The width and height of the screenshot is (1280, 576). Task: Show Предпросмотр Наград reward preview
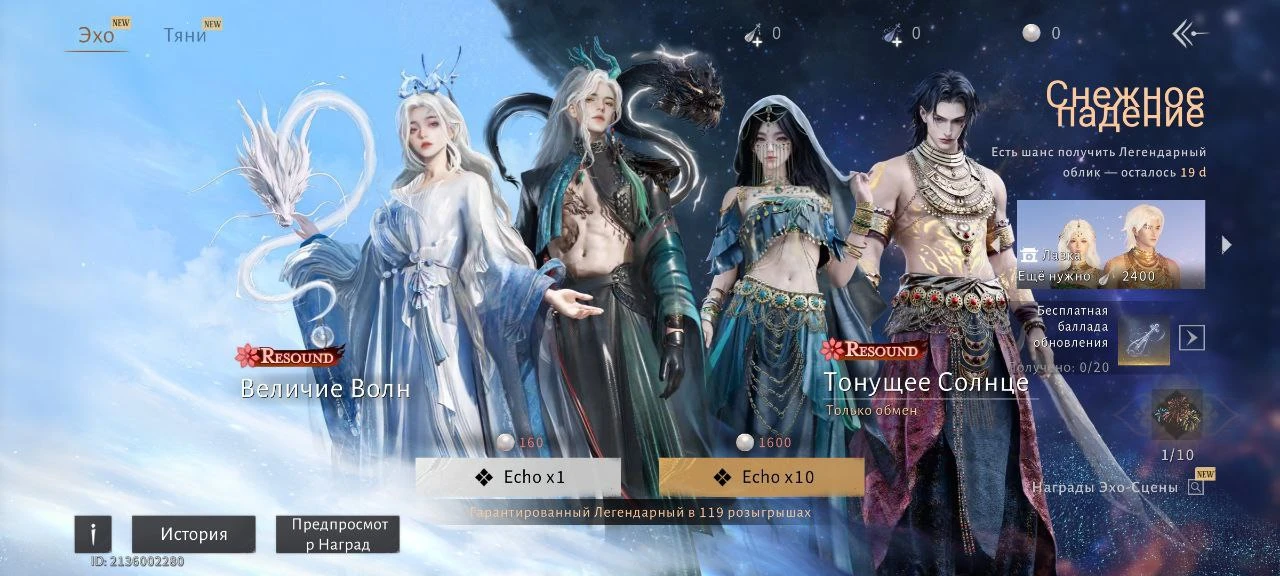tap(338, 534)
